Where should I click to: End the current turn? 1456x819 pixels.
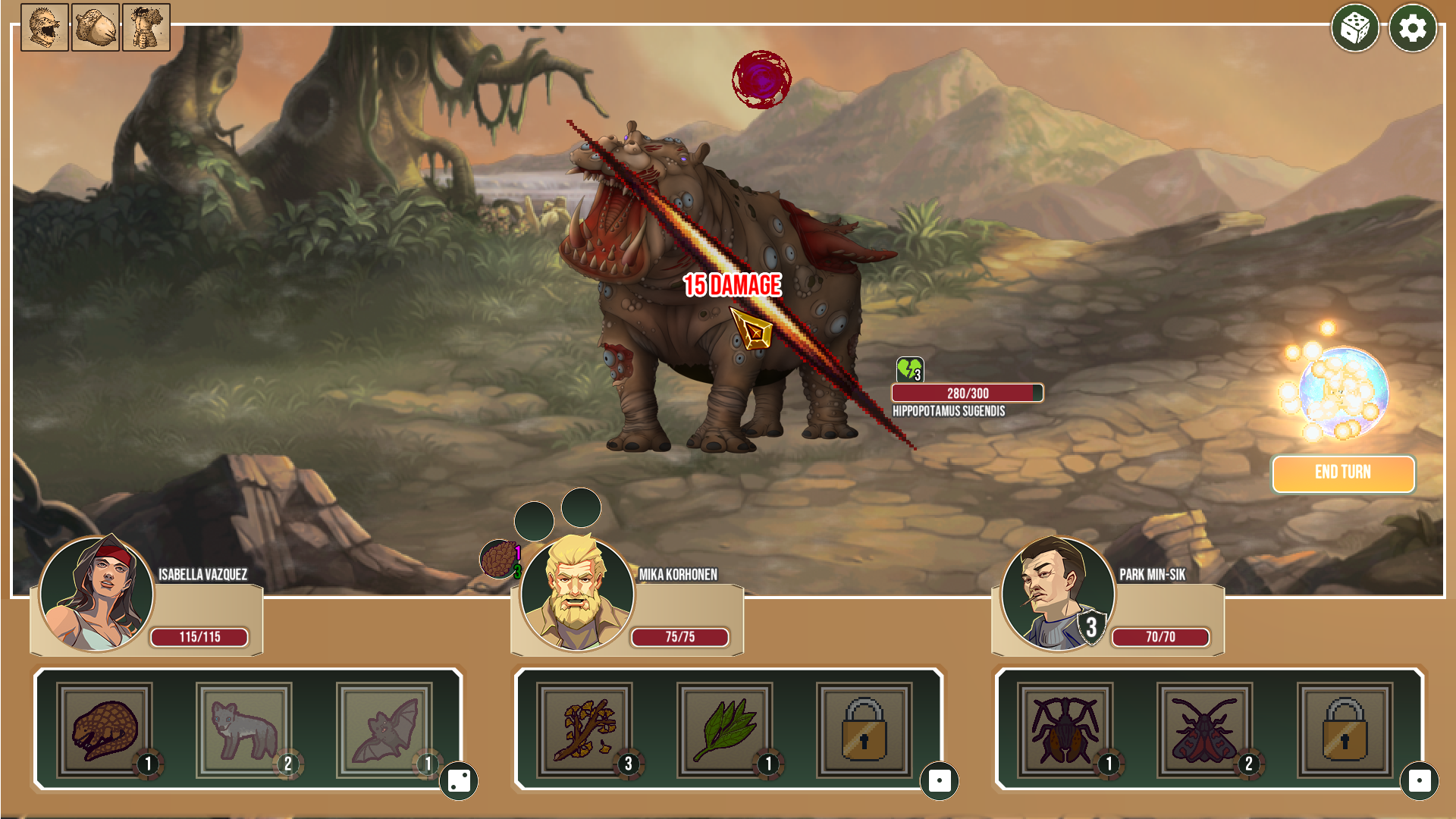(1342, 473)
